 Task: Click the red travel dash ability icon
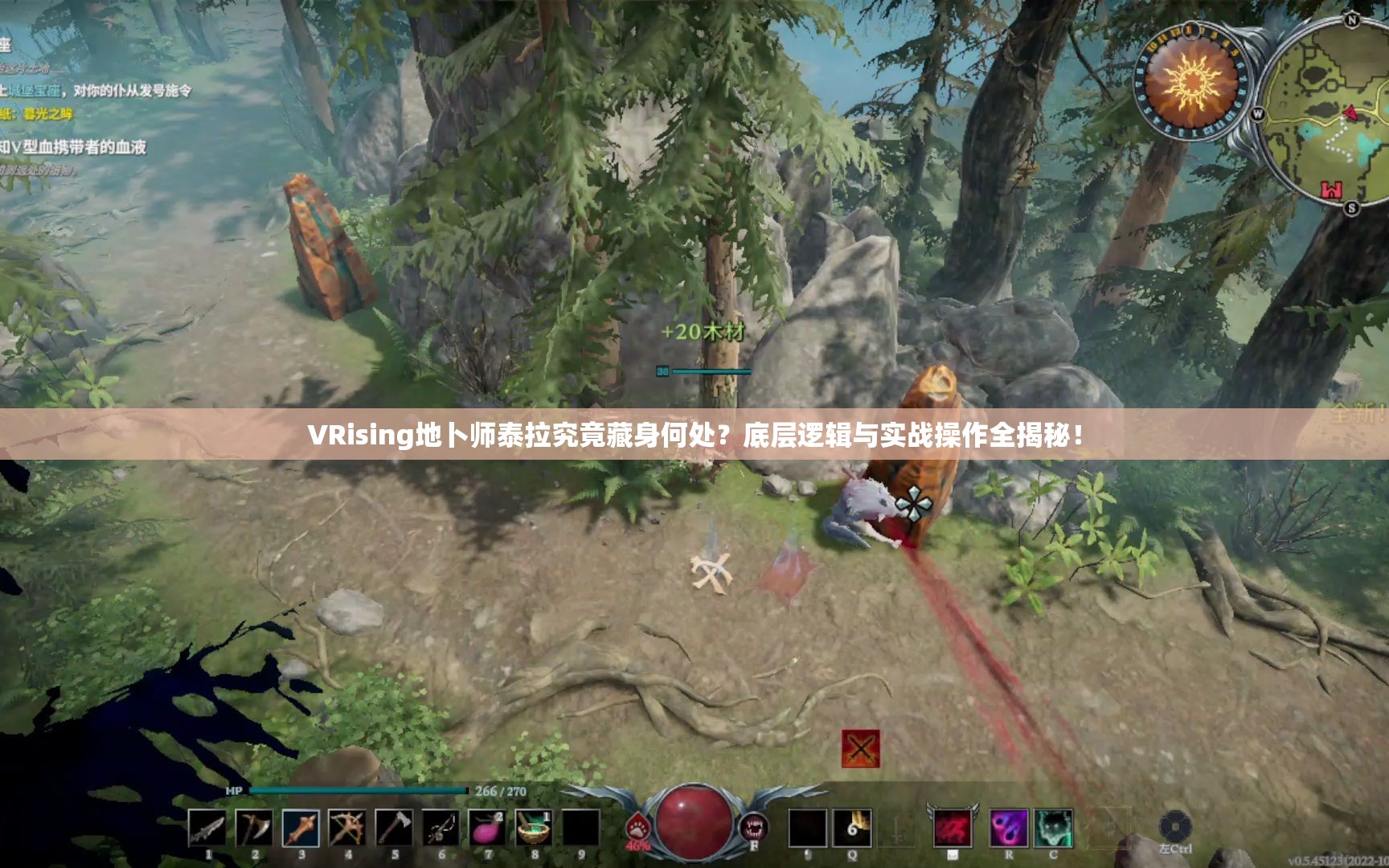[953, 829]
